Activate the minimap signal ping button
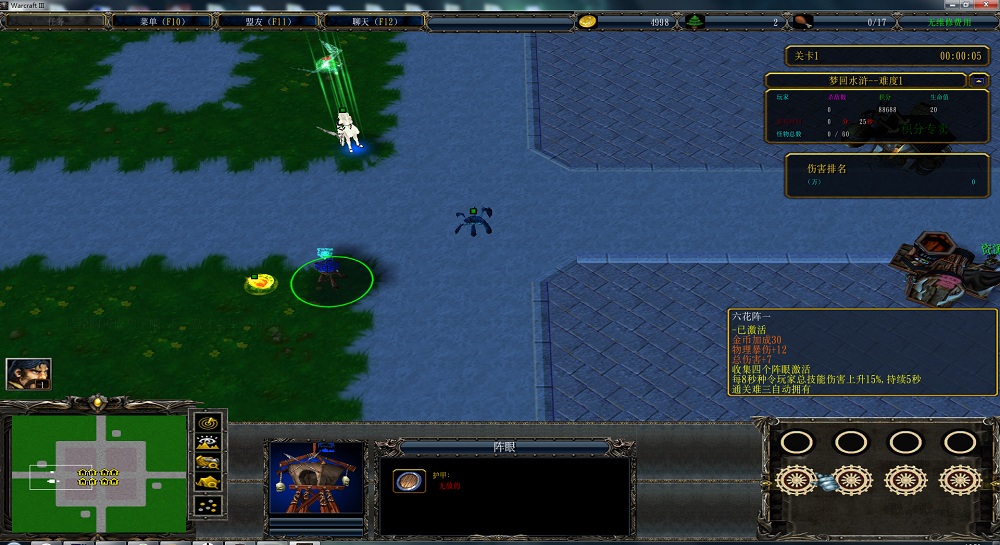Image resolution: width=1000 pixels, height=545 pixels. tap(207, 421)
